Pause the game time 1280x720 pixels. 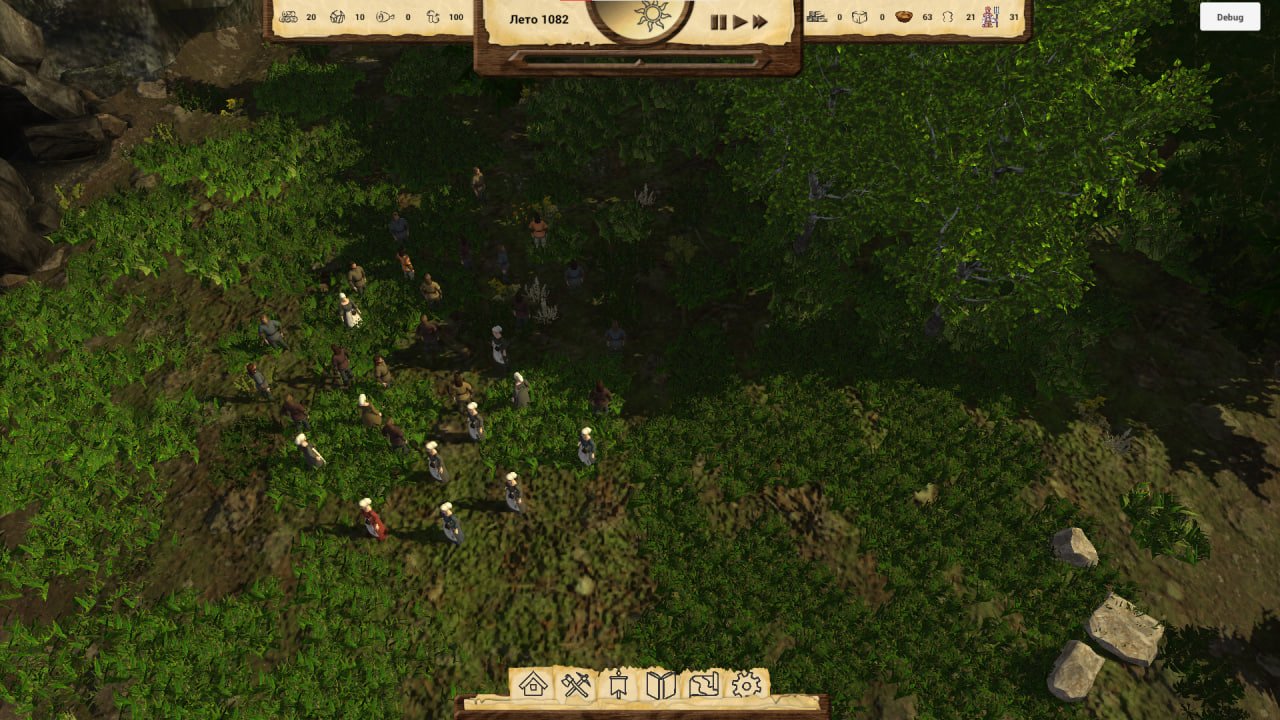(718, 22)
